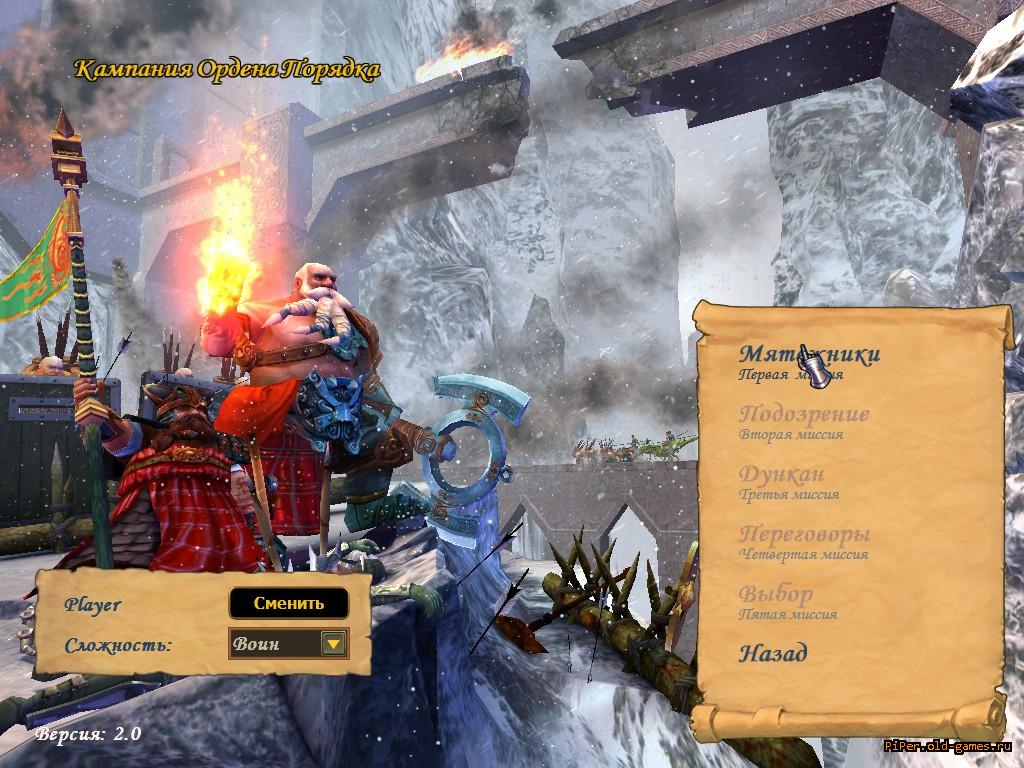Pick the Дункан third mission
Image resolution: width=1024 pixels, height=768 pixels.
click(x=782, y=474)
